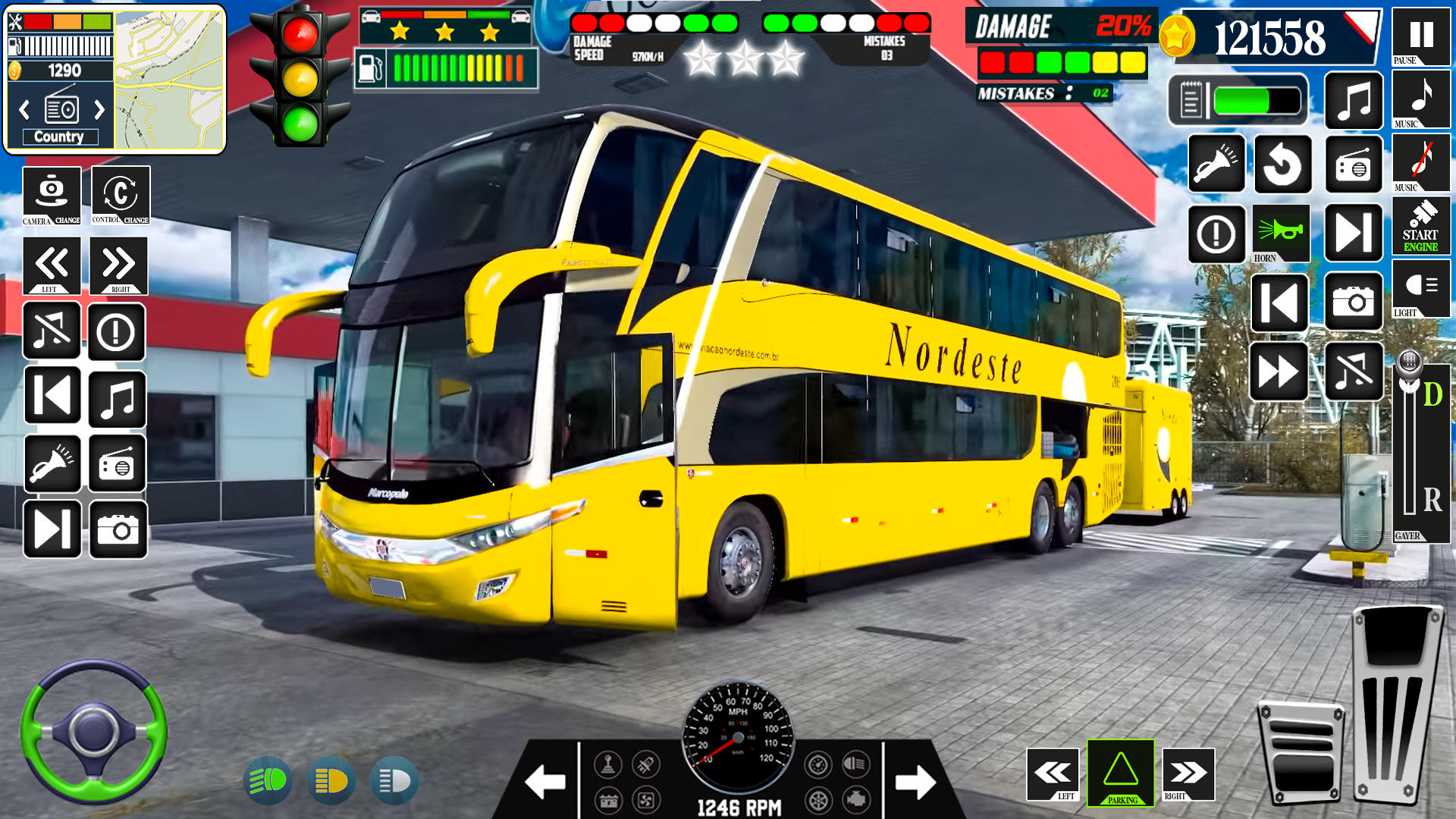
Task: Tap the skip-forward arrow on the right panel
Action: [x=1355, y=234]
